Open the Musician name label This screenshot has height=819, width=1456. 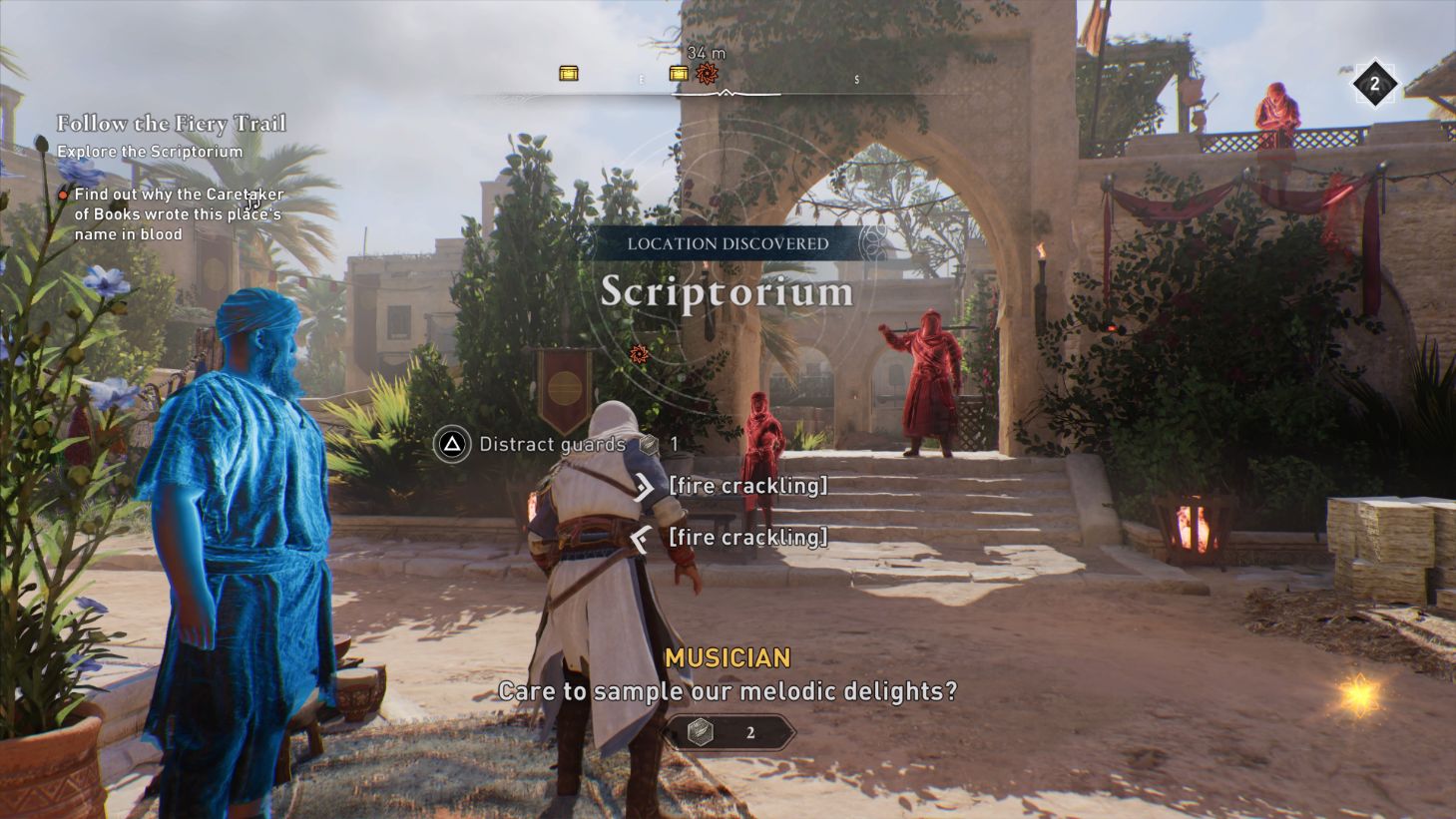(728, 658)
